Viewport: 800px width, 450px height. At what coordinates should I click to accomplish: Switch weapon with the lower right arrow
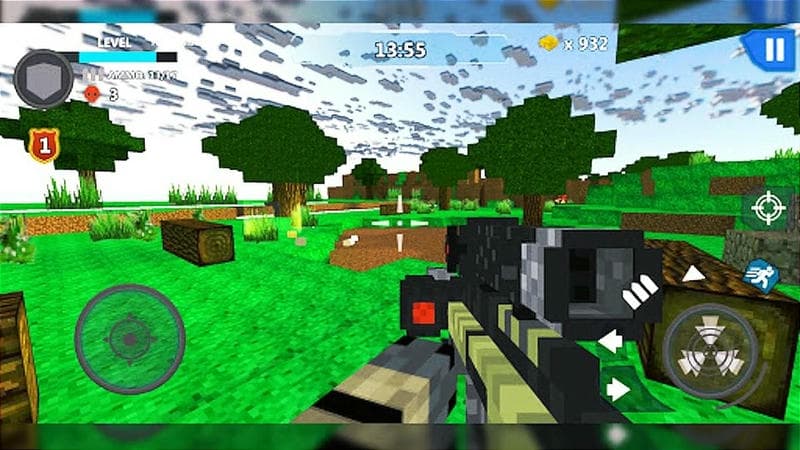tap(619, 388)
